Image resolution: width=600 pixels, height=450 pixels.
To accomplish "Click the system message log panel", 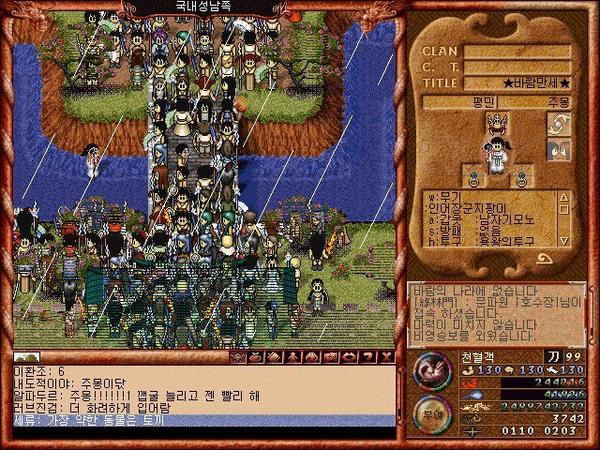I will (495, 310).
